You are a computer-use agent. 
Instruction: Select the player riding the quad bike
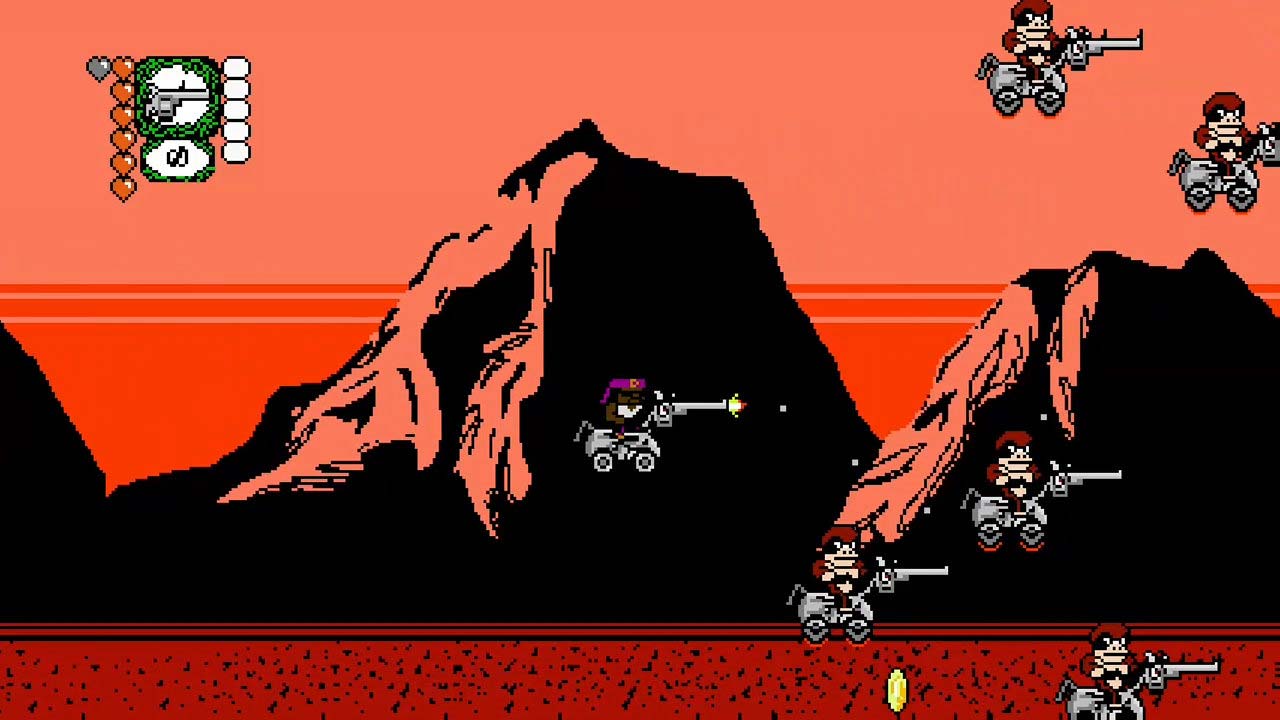click(625, 415)
